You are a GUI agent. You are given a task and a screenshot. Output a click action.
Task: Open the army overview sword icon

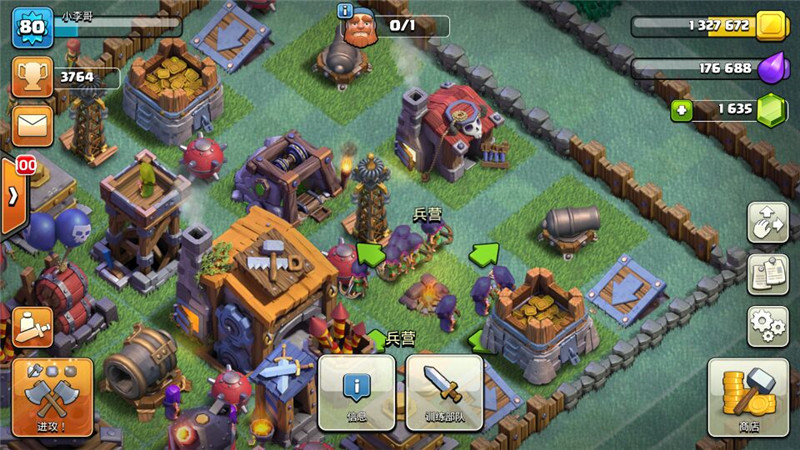[x=32, y=326]
